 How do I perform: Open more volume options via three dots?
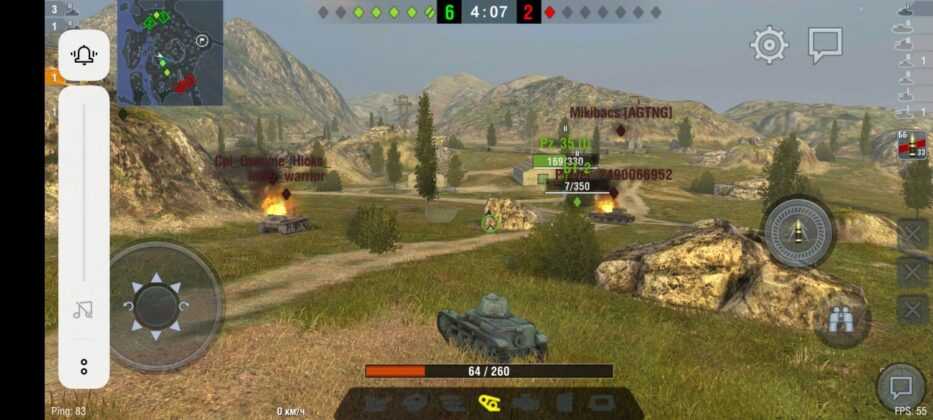coord(84,366)
